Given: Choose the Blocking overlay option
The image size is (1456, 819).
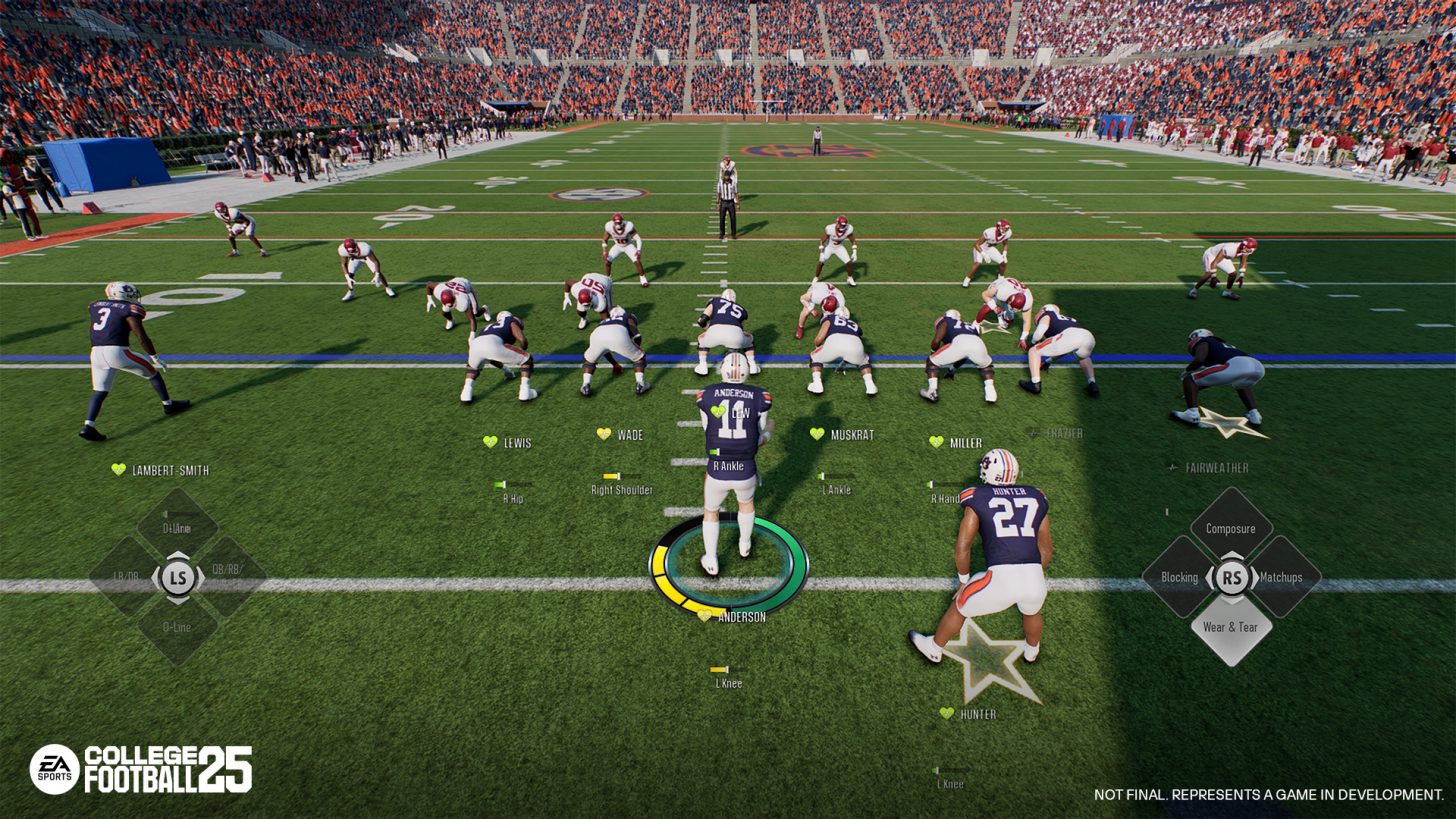Looking at the screenshot, I should 1180,577.
